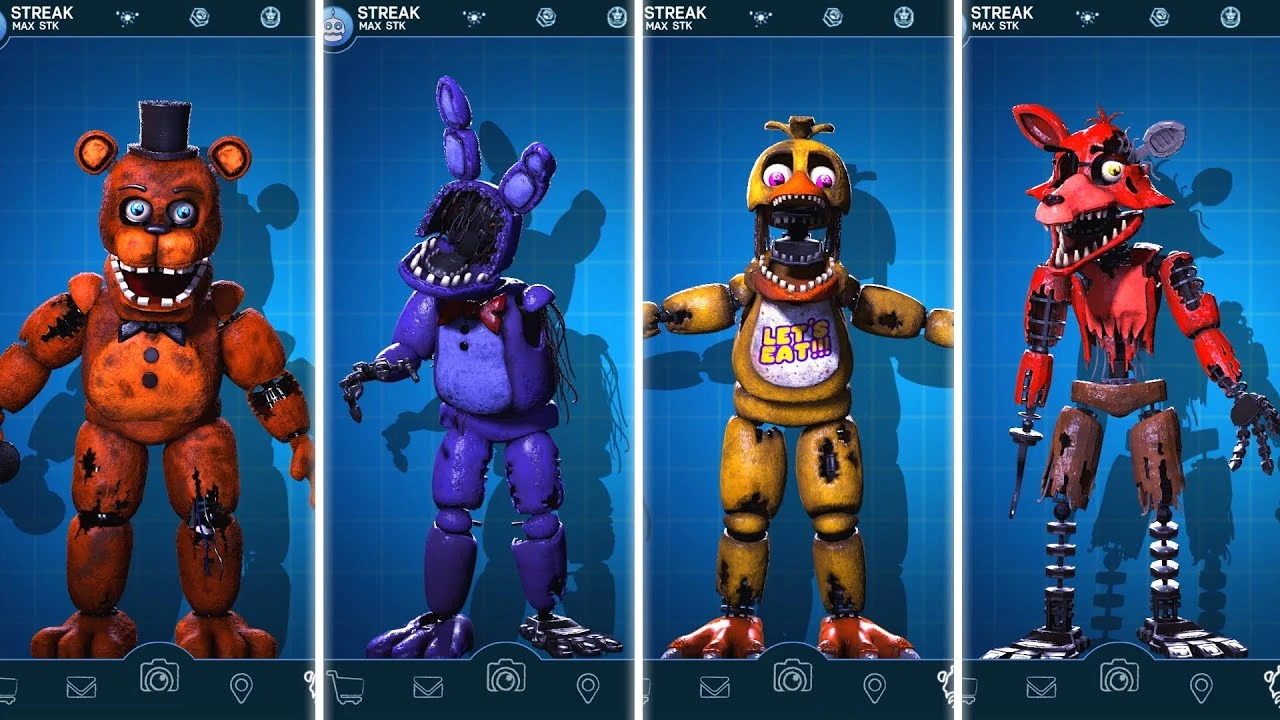Click the remnant spark icon above Withered Freddy
Image resolution: width=1280 pixels, height=720 pixels.
coord(127,16)
